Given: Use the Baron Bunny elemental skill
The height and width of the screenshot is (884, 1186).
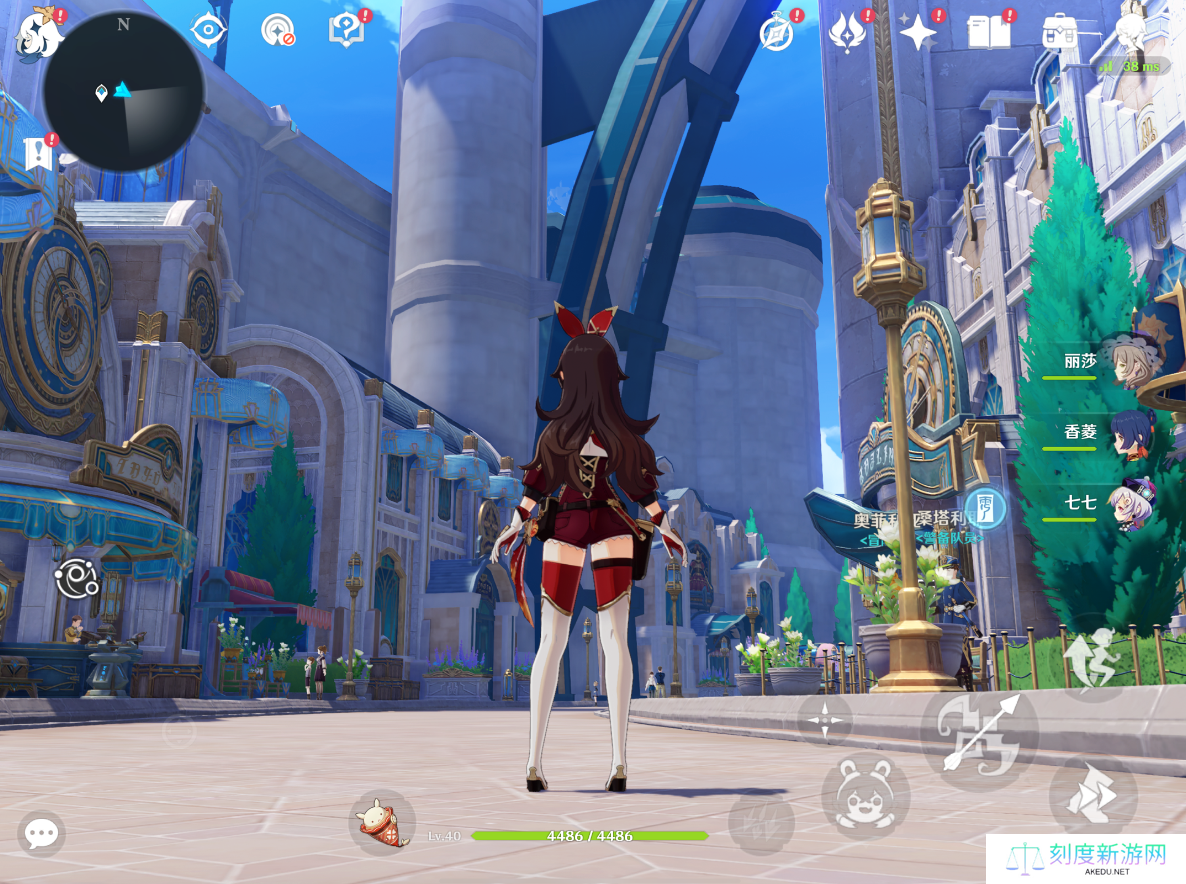Looking at the screenshot, I should click(x=865, y=796).
